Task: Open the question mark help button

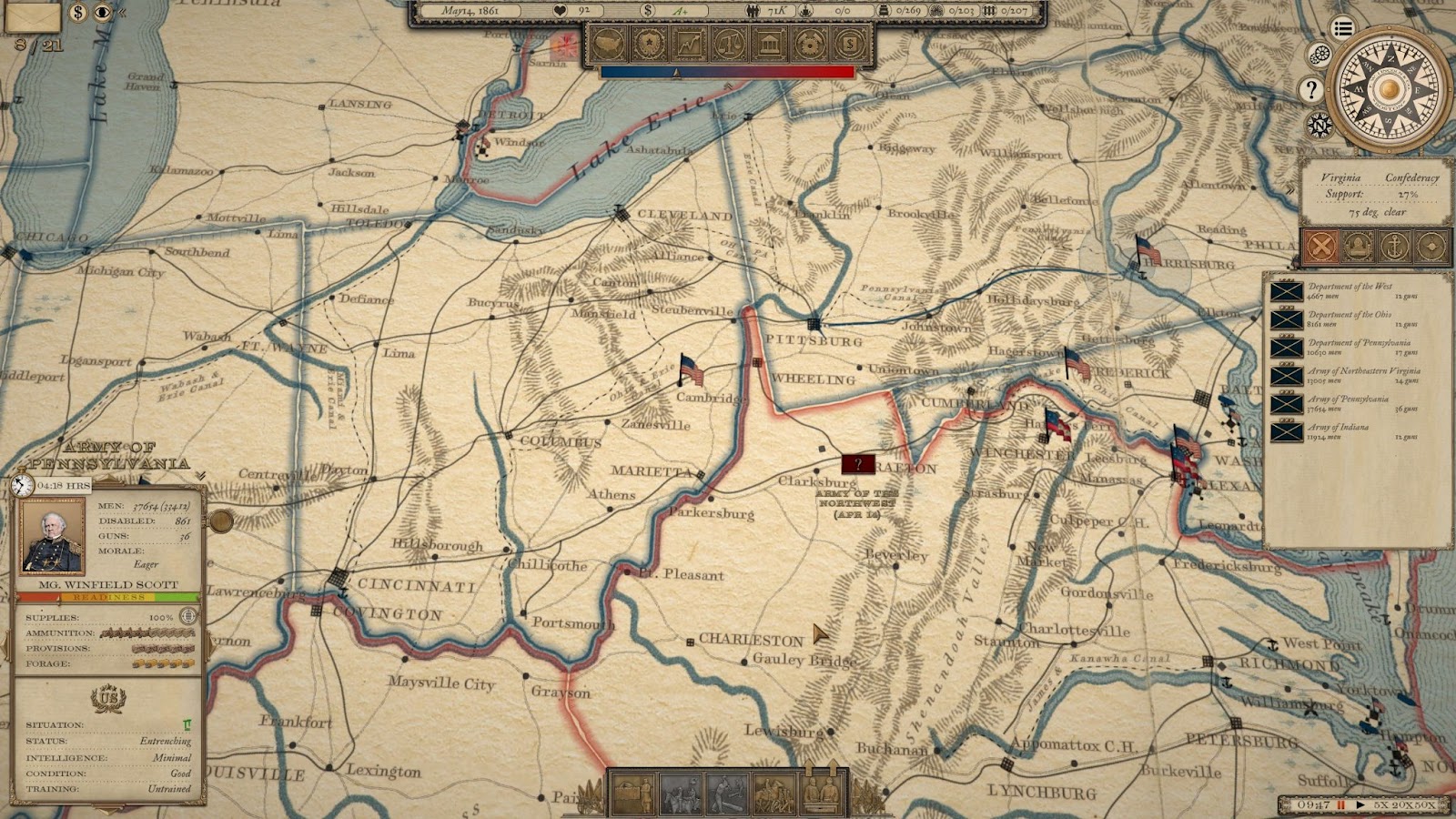Action: click(x=1310, y=89)
